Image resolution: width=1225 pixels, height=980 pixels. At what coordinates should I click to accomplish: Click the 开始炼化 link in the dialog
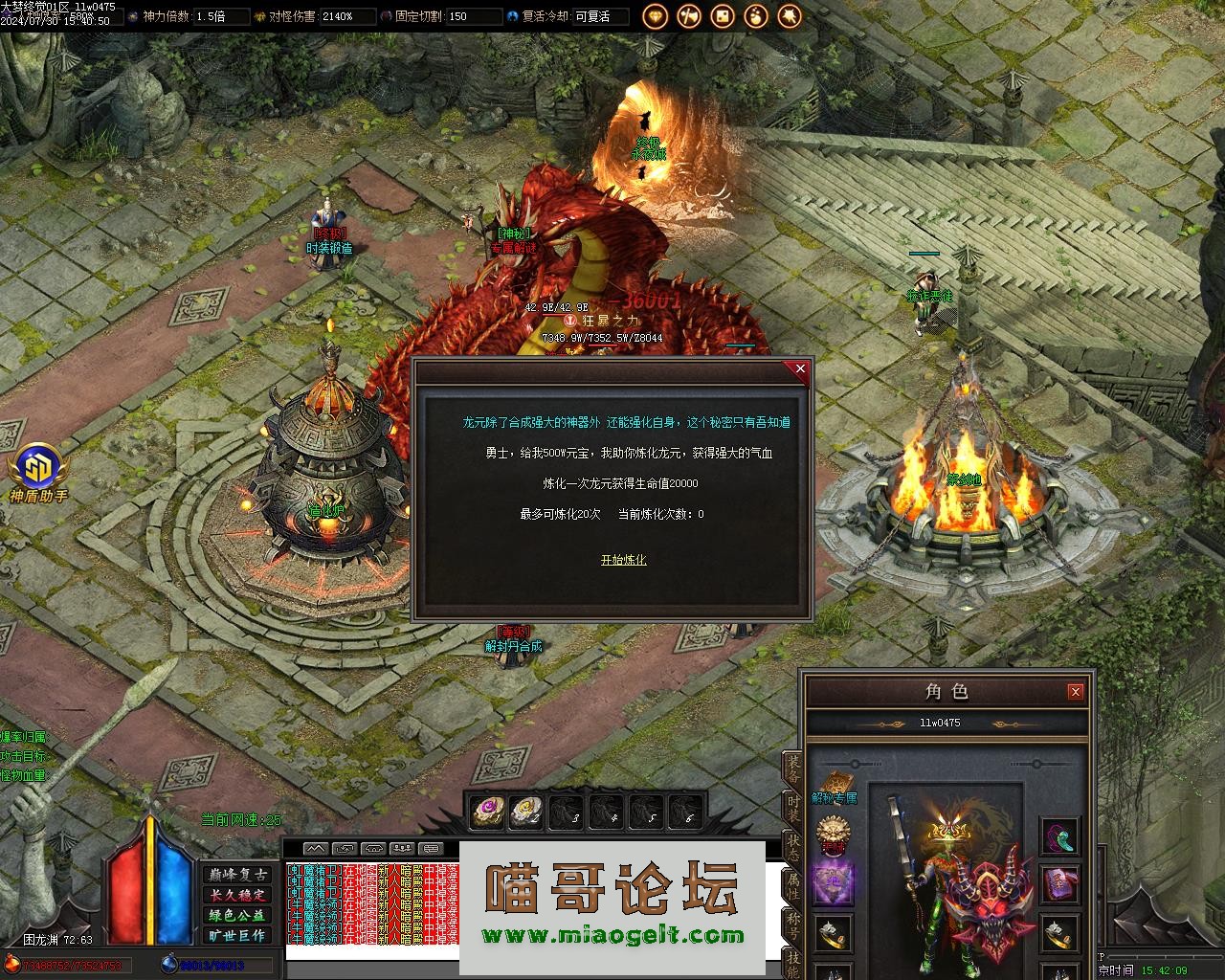[623, 560]
